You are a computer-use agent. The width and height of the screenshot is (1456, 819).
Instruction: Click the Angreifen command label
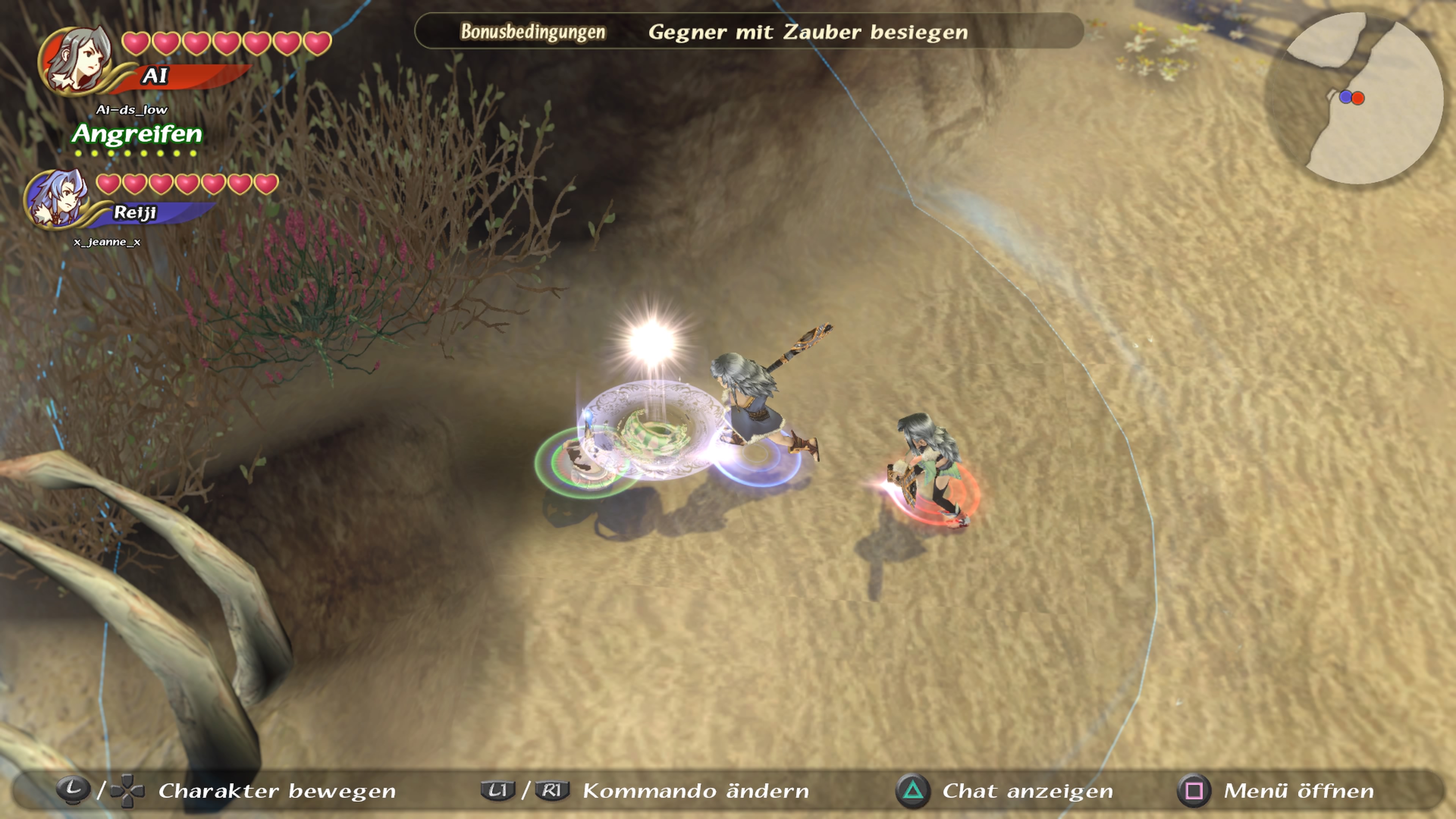coord(137,135)
